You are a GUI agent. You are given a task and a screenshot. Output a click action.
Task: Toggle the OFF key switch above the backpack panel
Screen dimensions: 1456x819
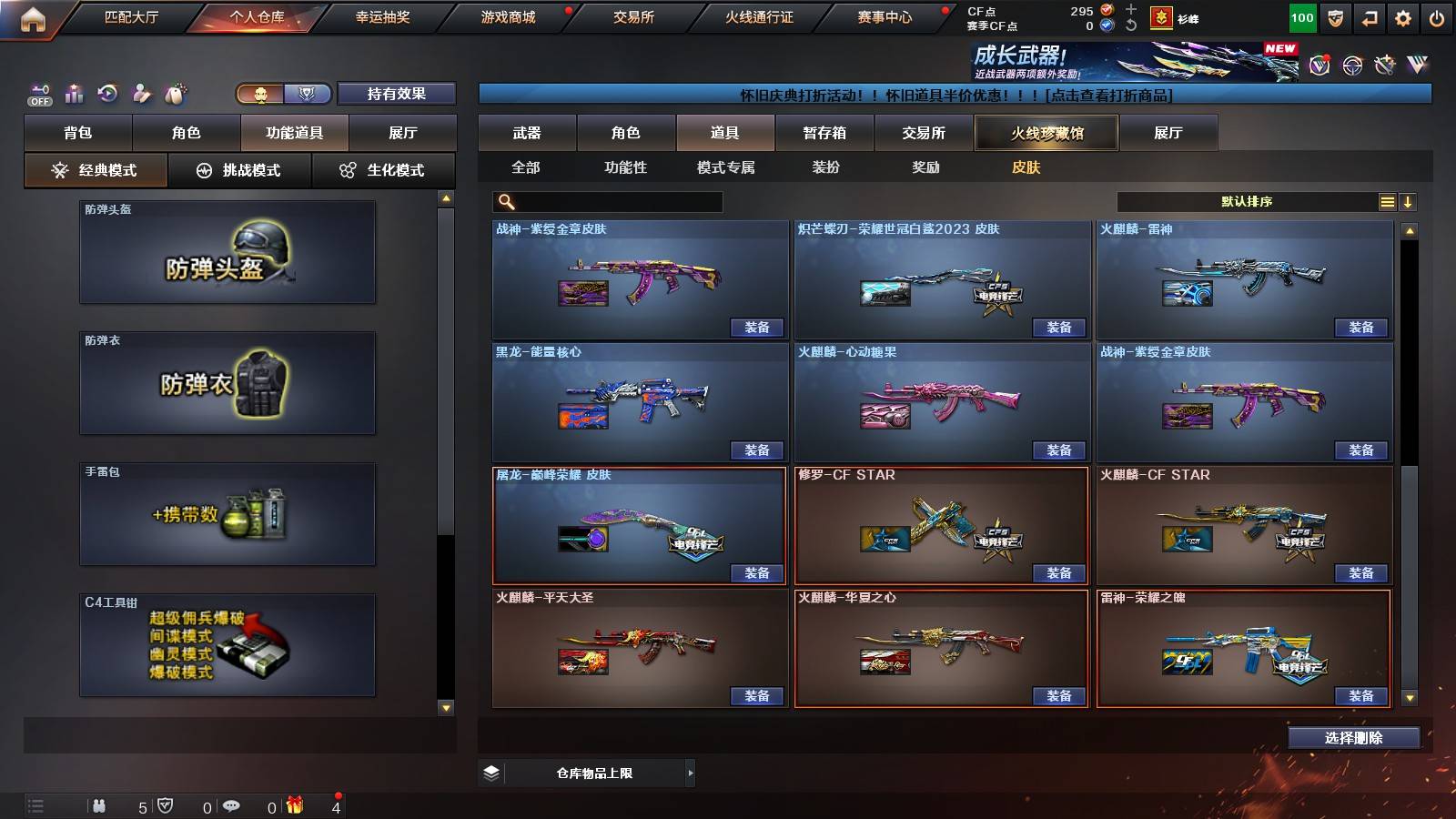pyautogui.click(x=38, y=94)
